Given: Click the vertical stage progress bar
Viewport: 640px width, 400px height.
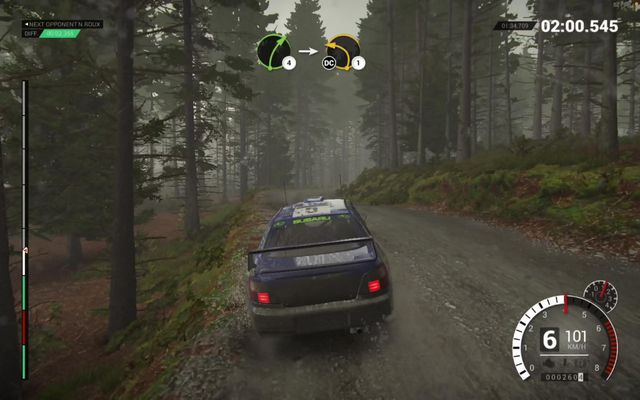Looking at the screenshot, I should (x=25, y=230).
